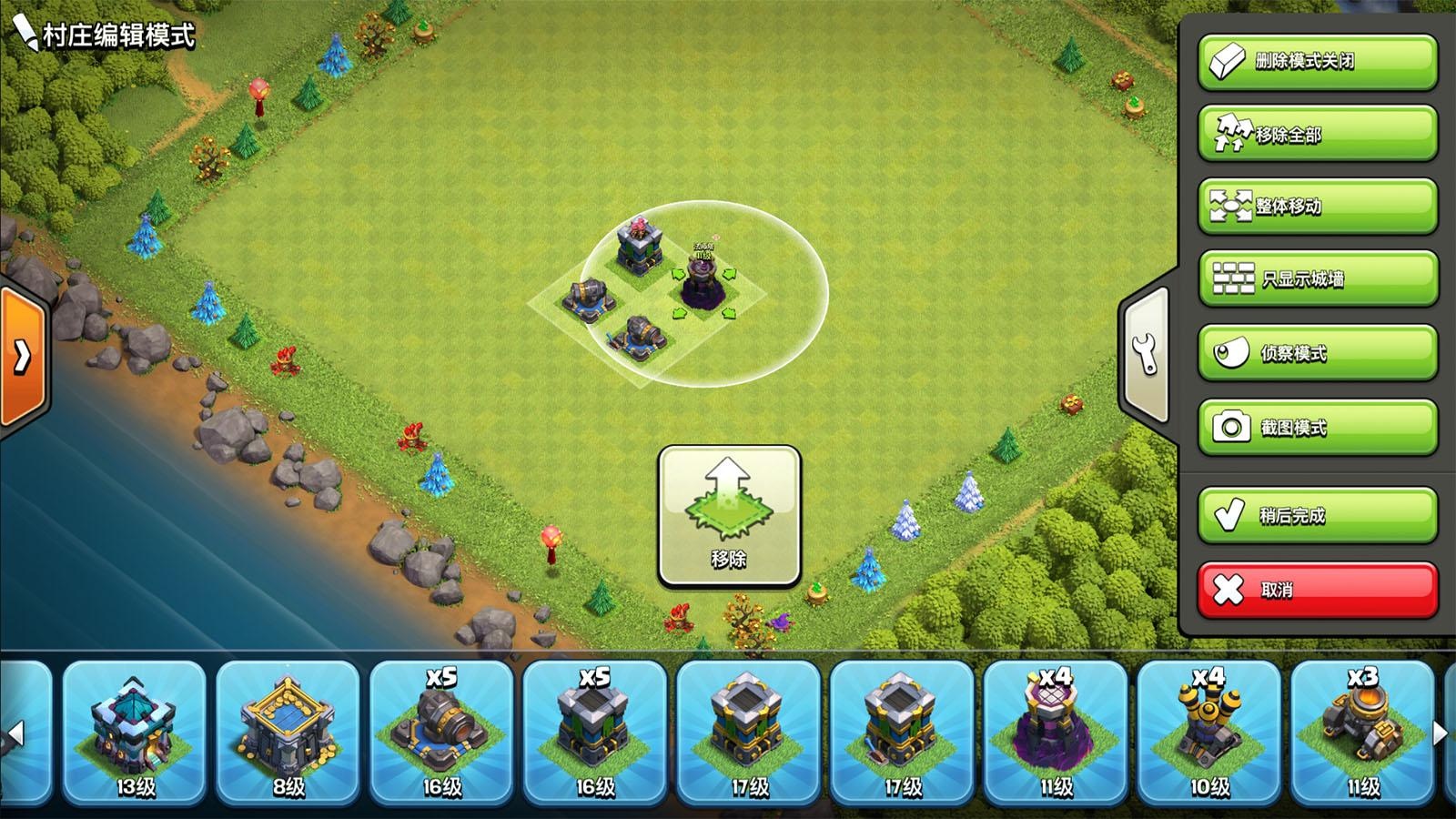Cancel editing with red 取消 button

(1317, 590)
